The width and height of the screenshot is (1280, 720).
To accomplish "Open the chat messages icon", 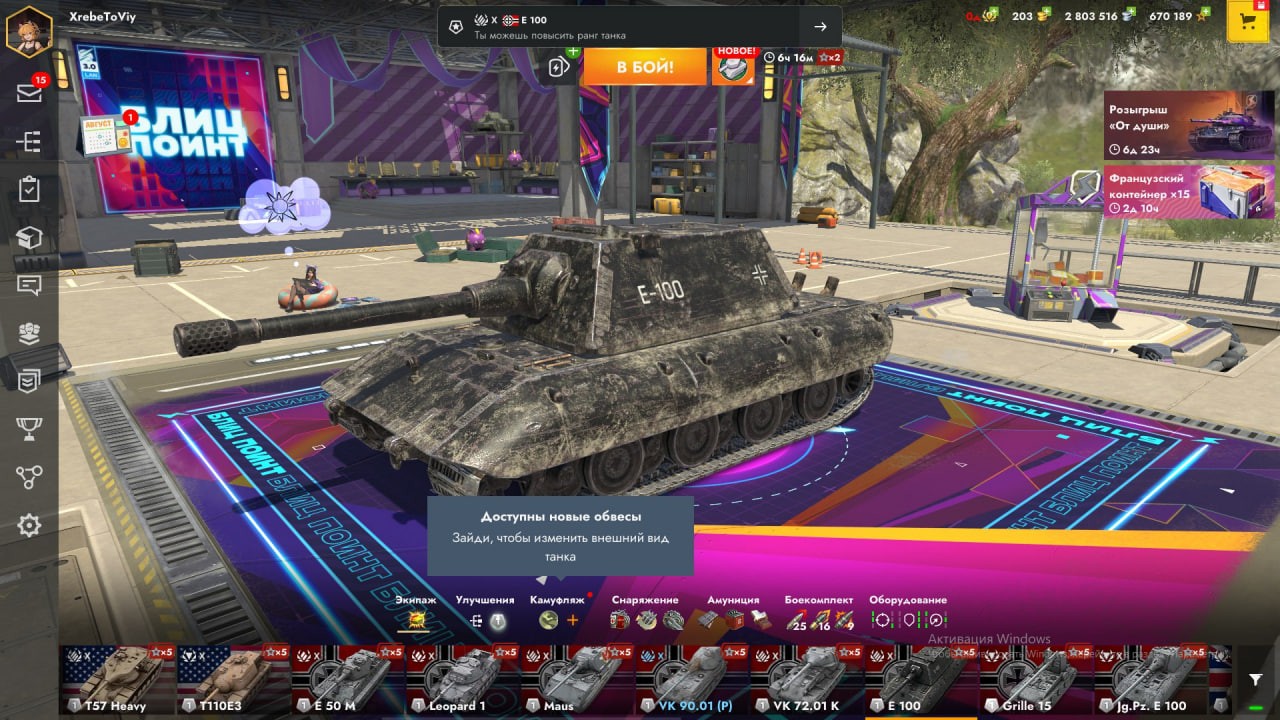I will coord(29,285).
